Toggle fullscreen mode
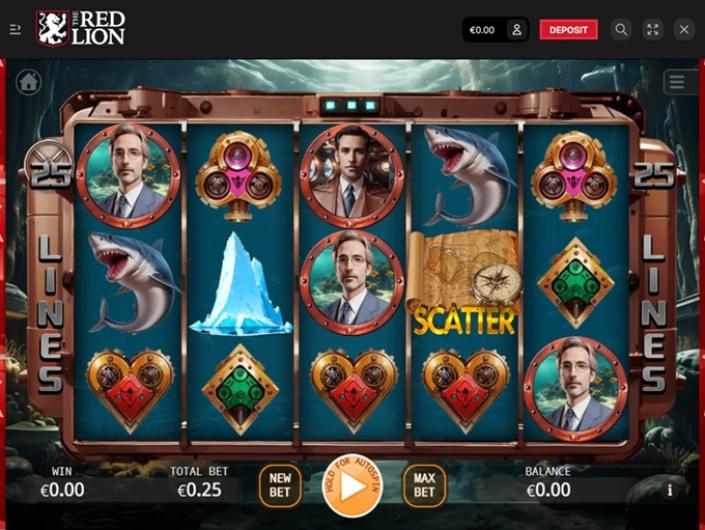 [x=653, y=30]
